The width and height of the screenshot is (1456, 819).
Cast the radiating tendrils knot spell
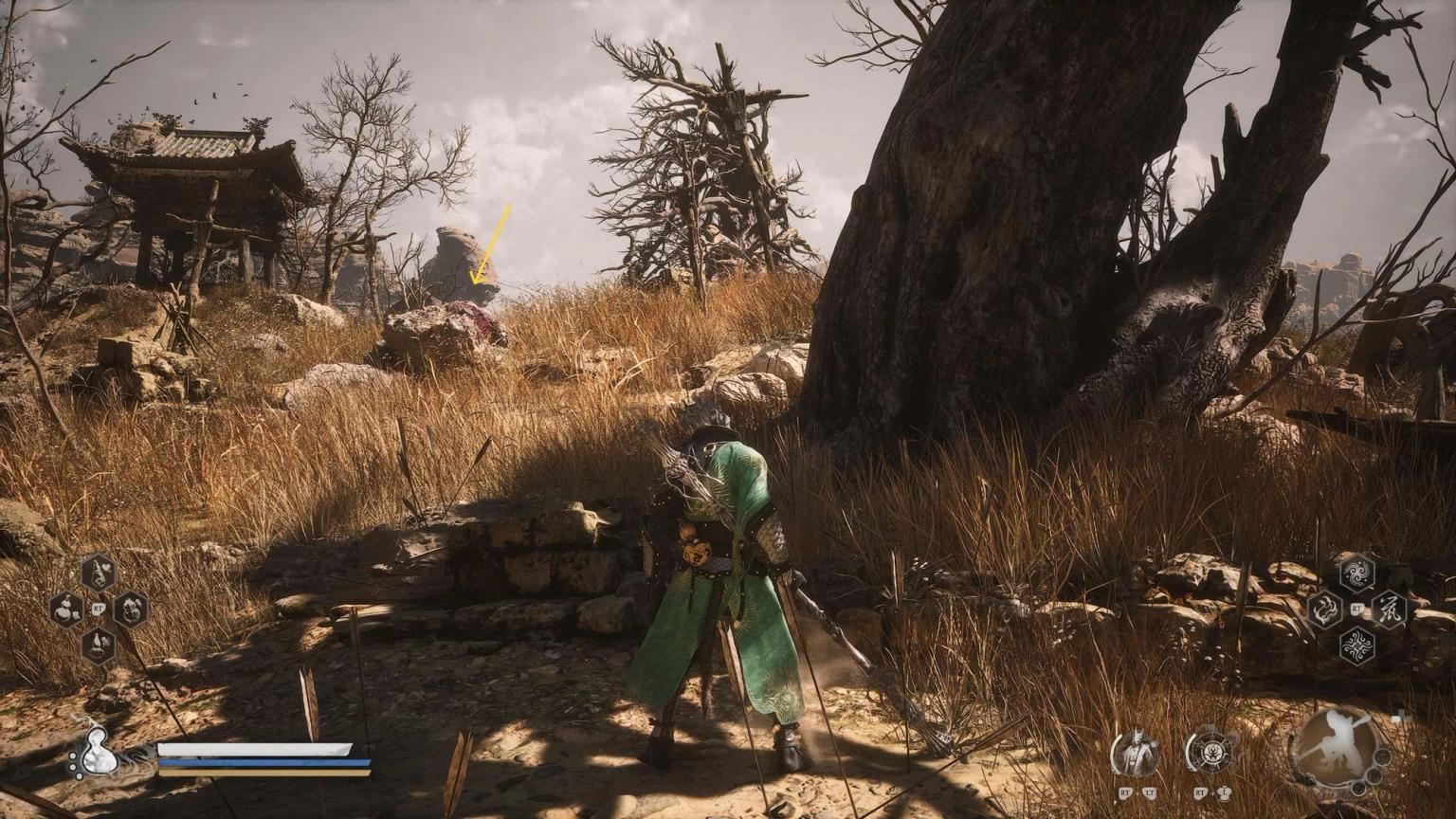tap(1356, 645)
